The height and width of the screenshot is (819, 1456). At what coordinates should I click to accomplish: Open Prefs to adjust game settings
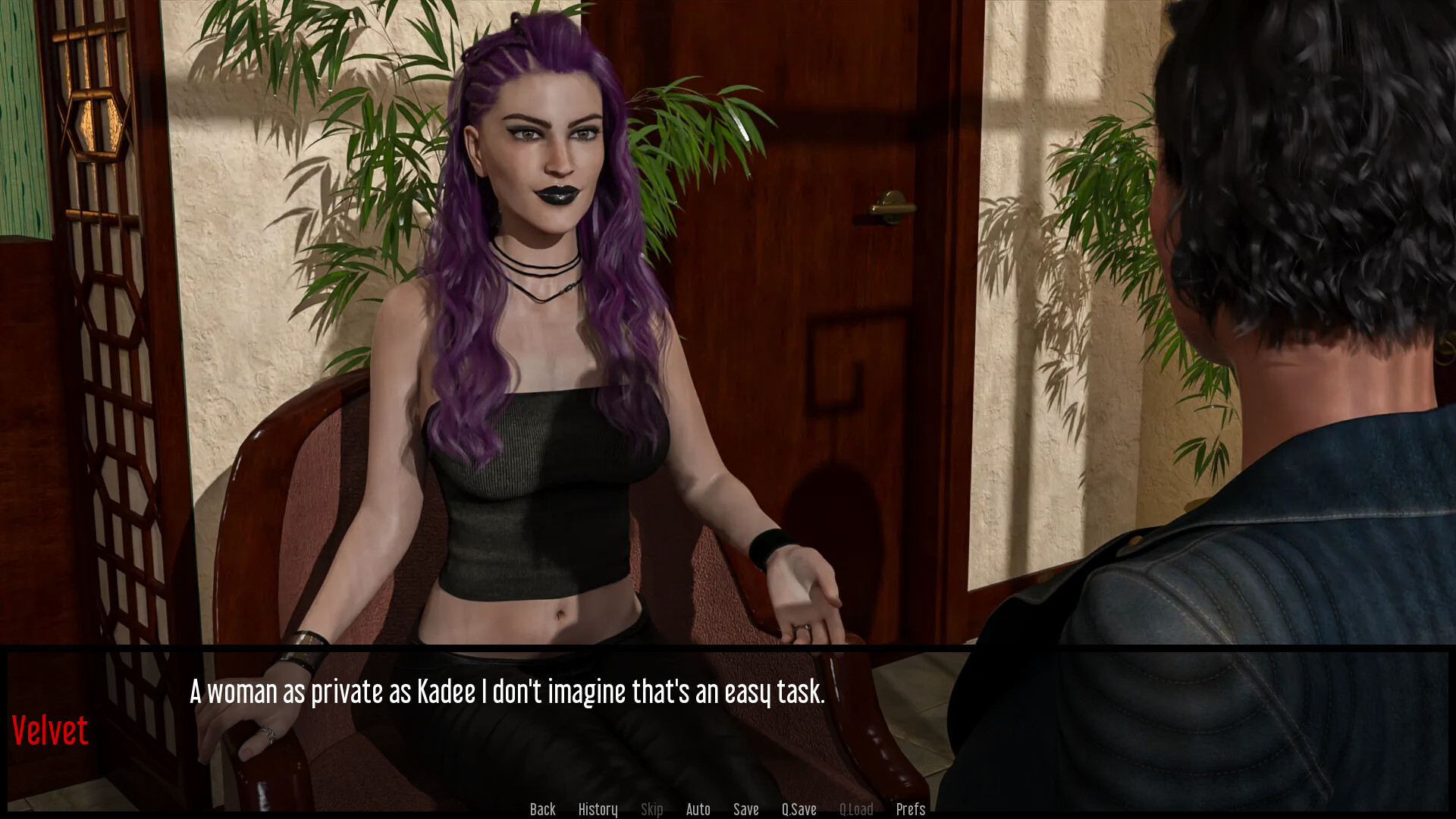pos(910,808)
